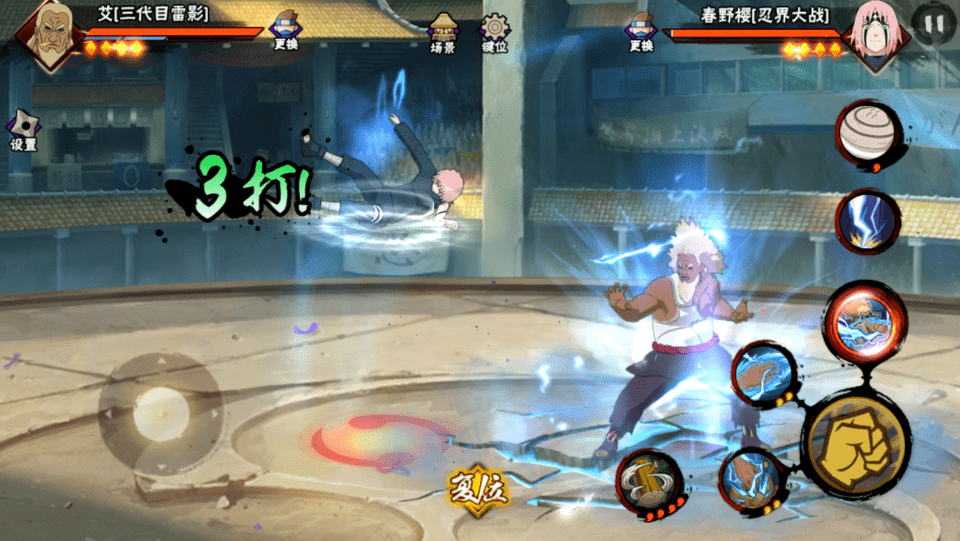Click 更换 beside the opponent's health bar
The height and width of the screenshot is (541, 960).
coord(641,31)
